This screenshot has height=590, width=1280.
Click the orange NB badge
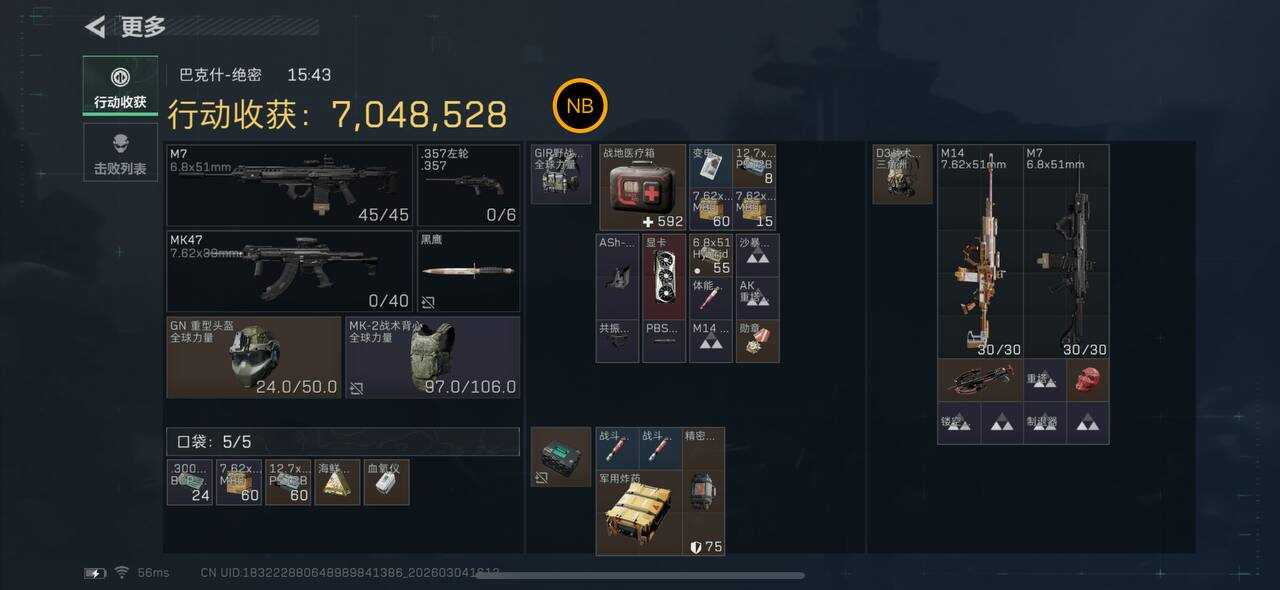580,106
